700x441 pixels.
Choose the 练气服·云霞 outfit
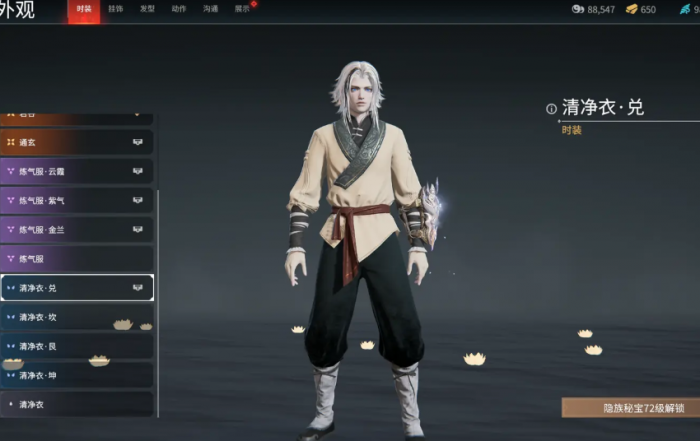coord(77,171)
